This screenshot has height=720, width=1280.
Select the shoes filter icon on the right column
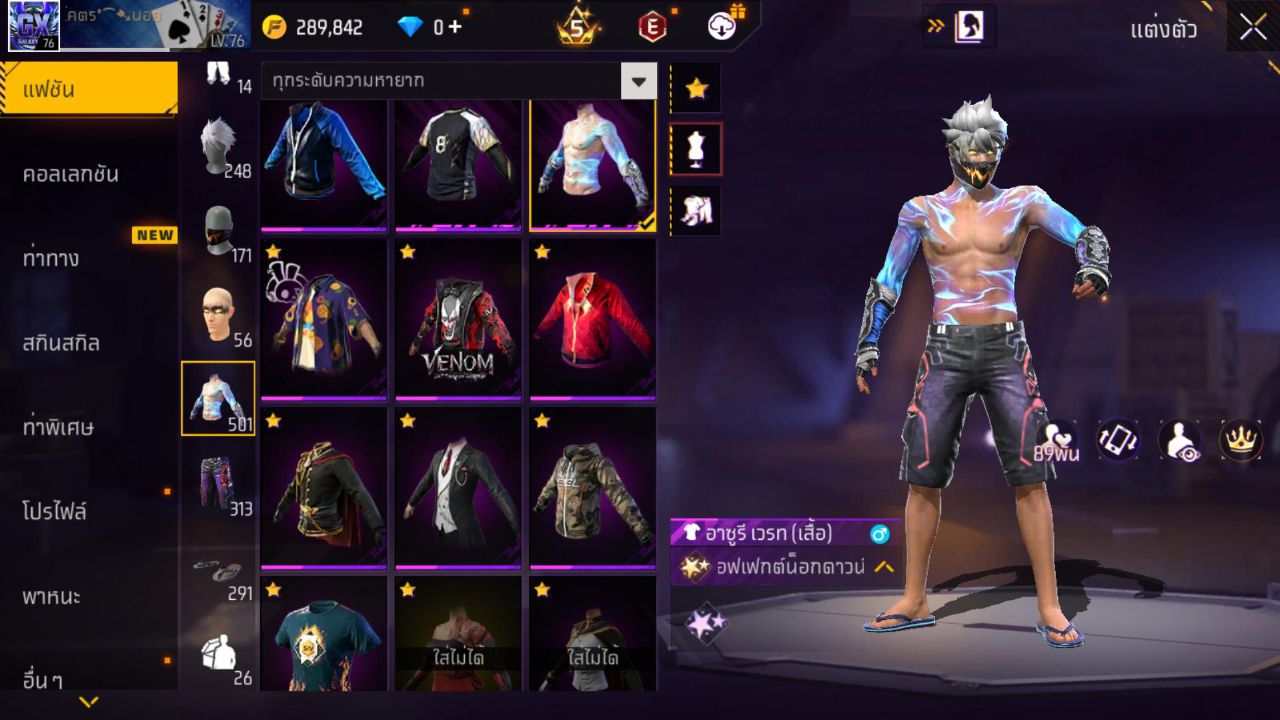pyautogui.click(x=695, y=211)
